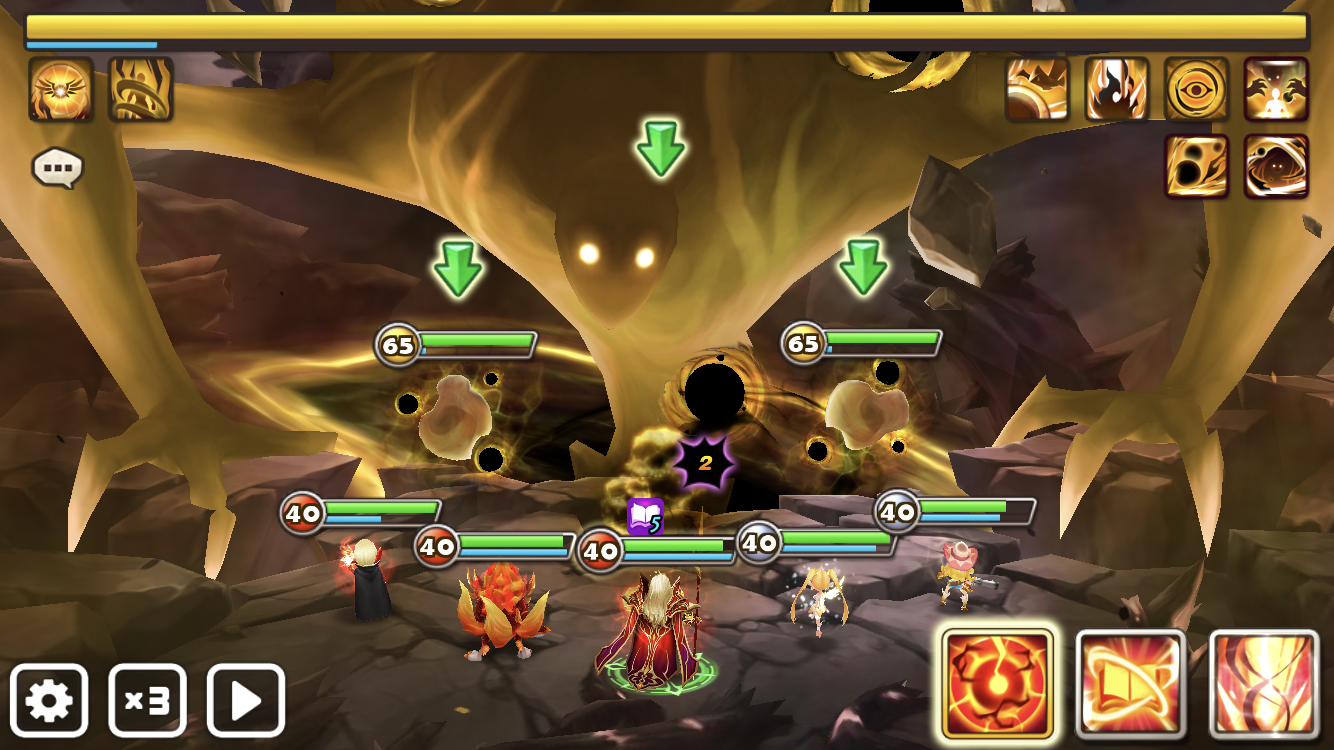Activate the spiraling flame ribbons skill
Viewport: 1334px width, 750px height.
[x=1264, y=684]
